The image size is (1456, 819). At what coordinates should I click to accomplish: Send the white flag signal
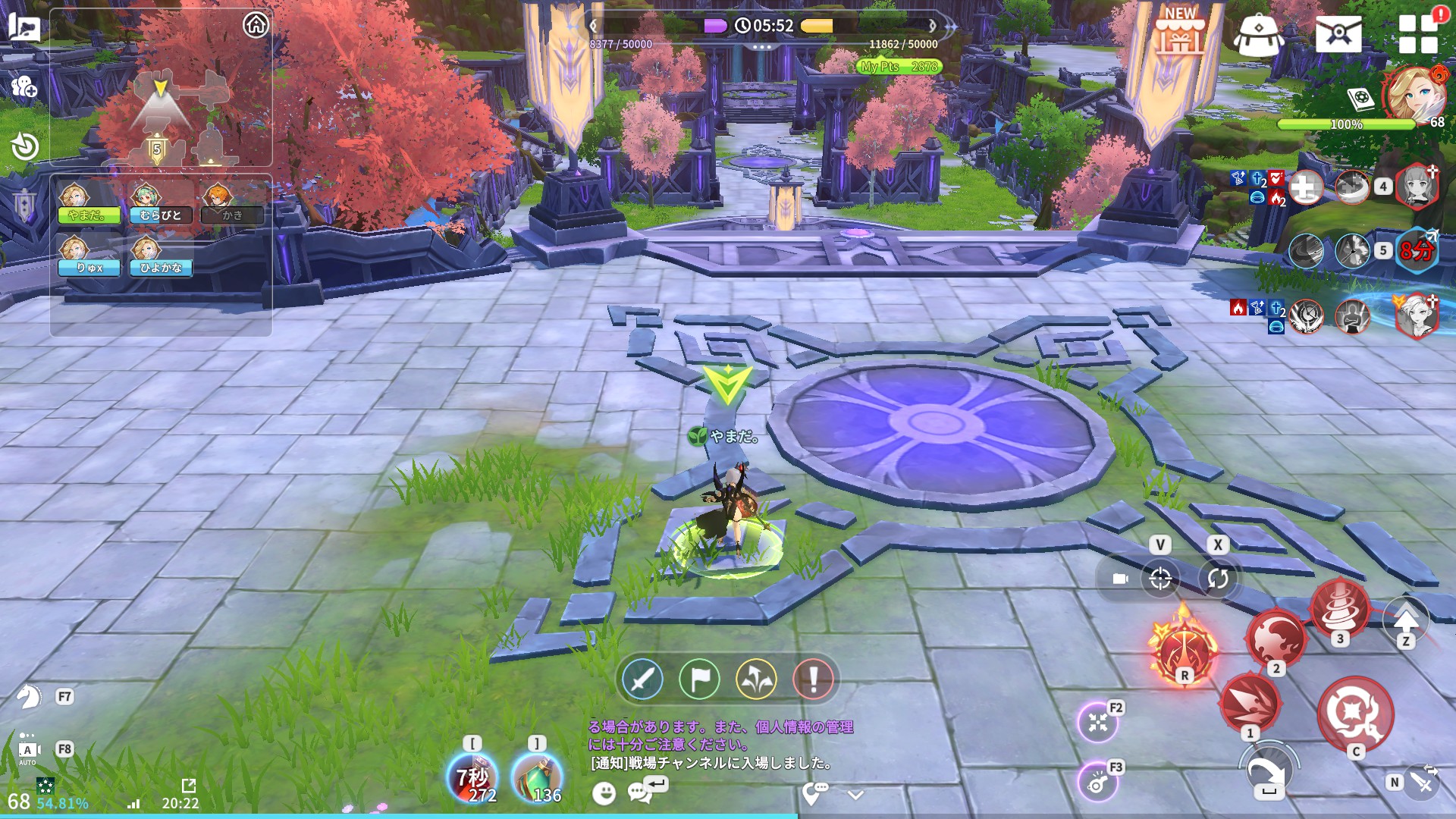click(x=699, y=679)
